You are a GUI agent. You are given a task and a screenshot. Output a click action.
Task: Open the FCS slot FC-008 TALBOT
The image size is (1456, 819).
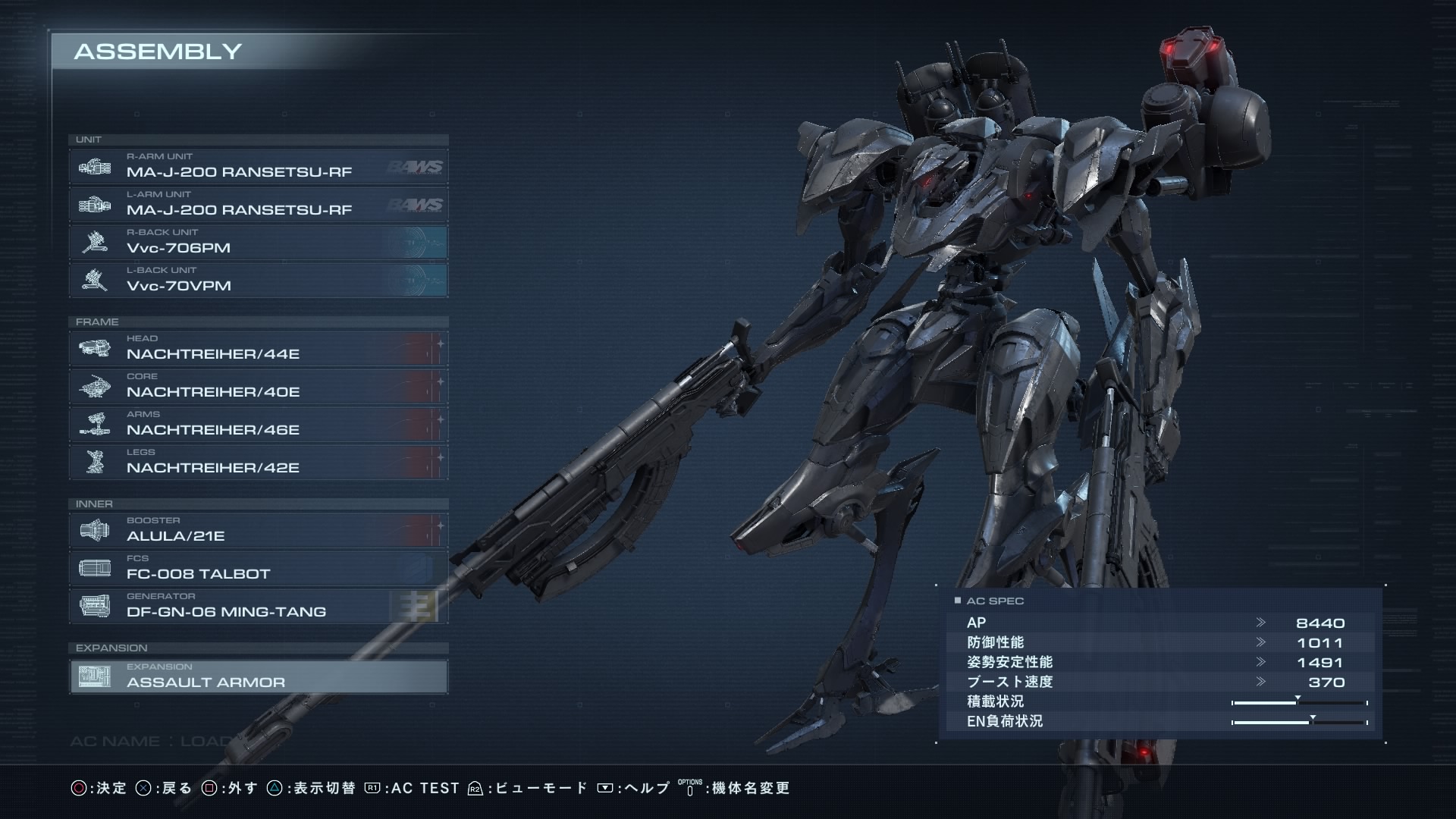(258, 569)
